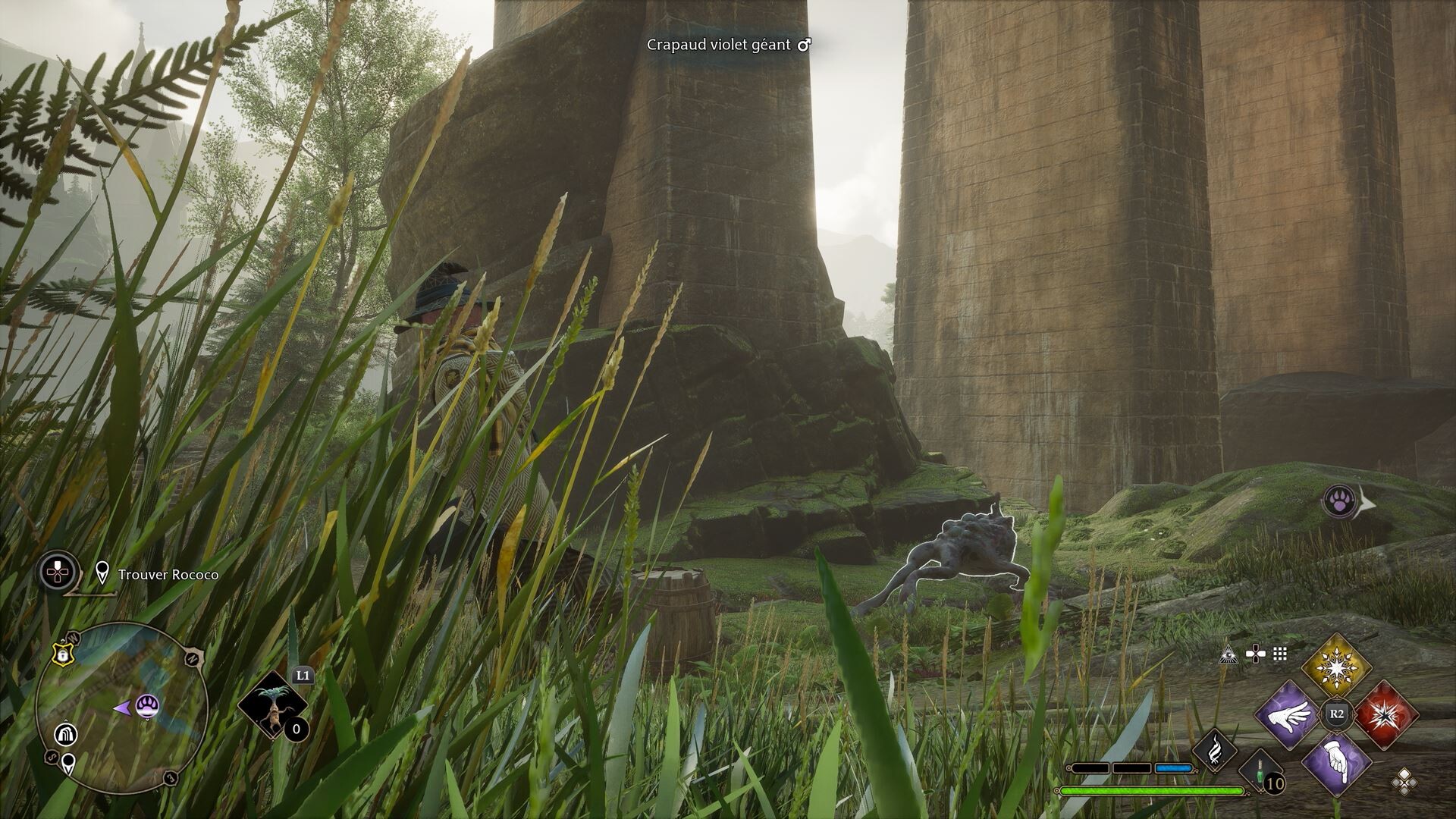Toggle the Revelio eye indicator
Screen dimensions: 1456x819
click(1228, 655)
